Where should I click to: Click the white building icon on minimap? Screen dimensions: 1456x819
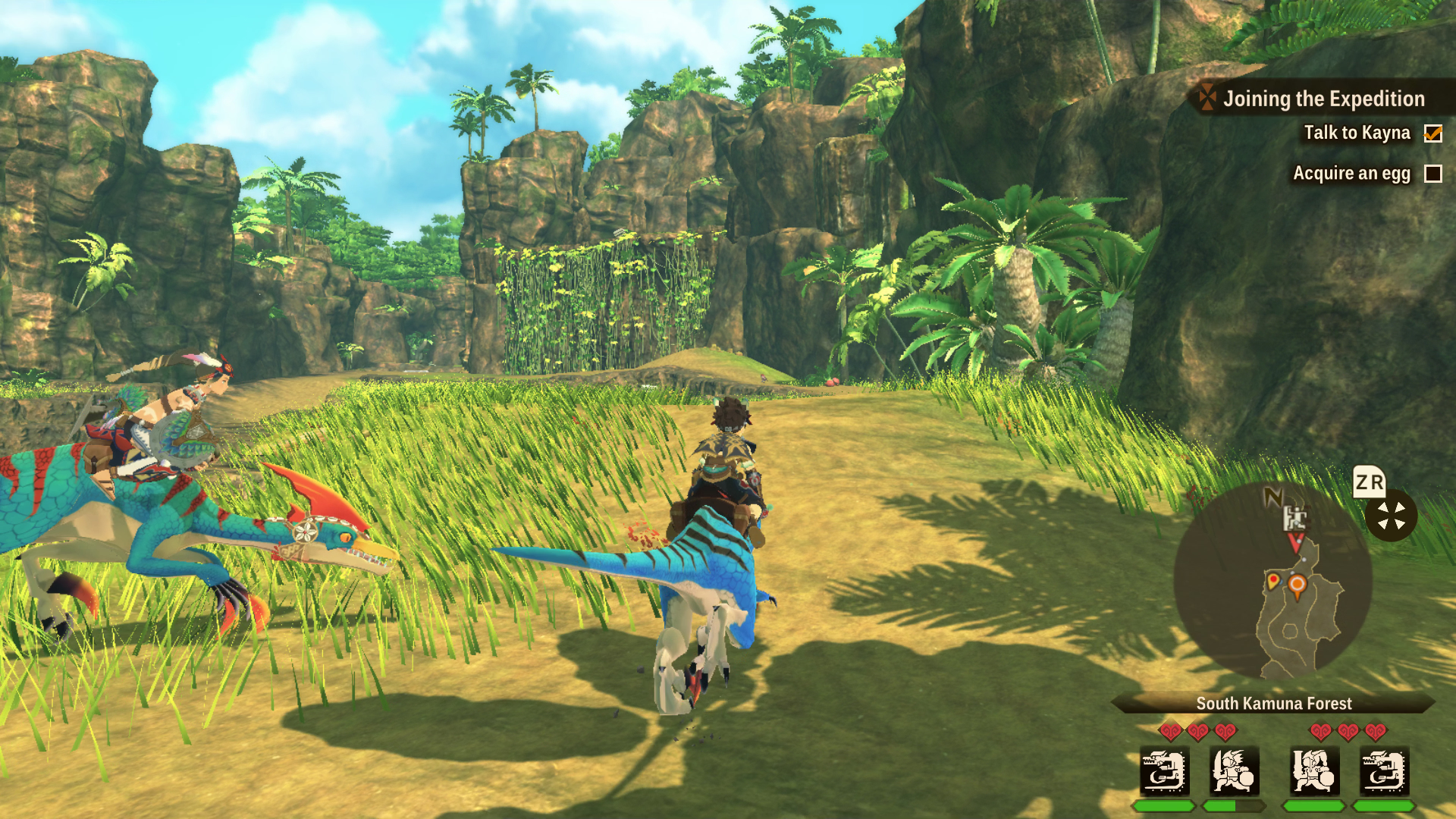tap(1294, 518)
